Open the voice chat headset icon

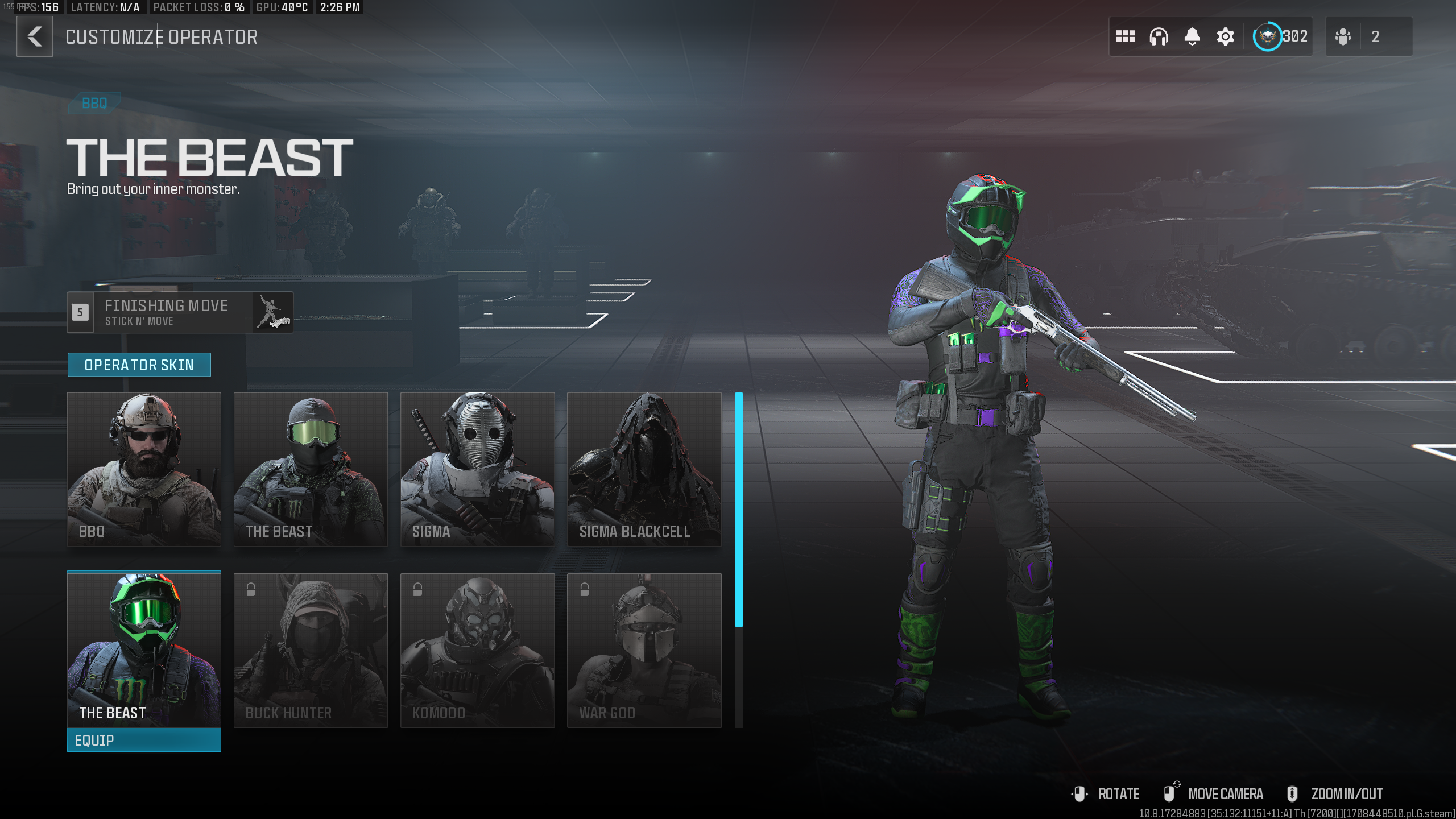point(1159,36)
